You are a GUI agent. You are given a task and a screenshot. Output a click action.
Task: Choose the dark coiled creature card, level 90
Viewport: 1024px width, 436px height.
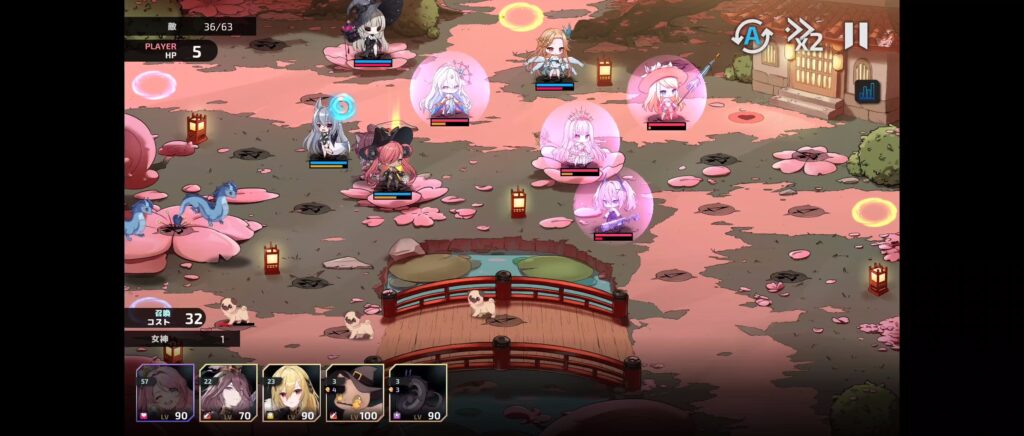click(x=417, y=392)
